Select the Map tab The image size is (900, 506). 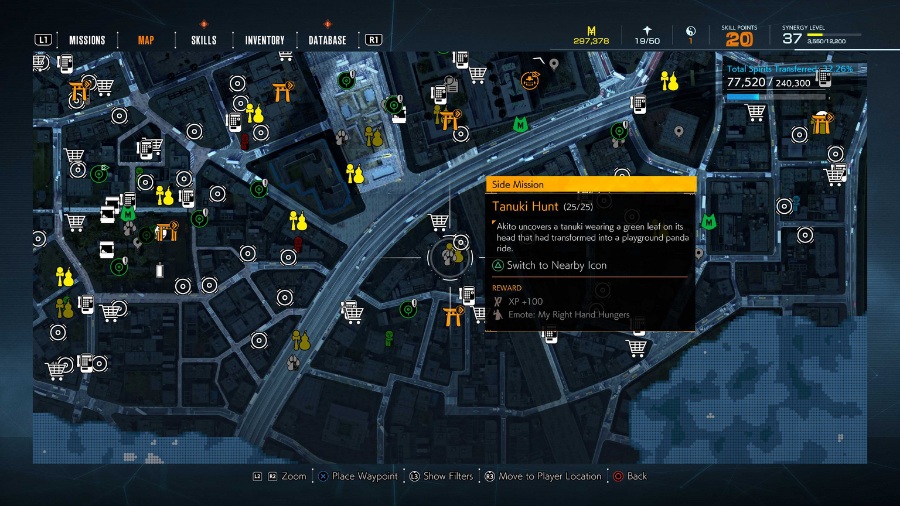pyautogui.click(x=146, y=40)
